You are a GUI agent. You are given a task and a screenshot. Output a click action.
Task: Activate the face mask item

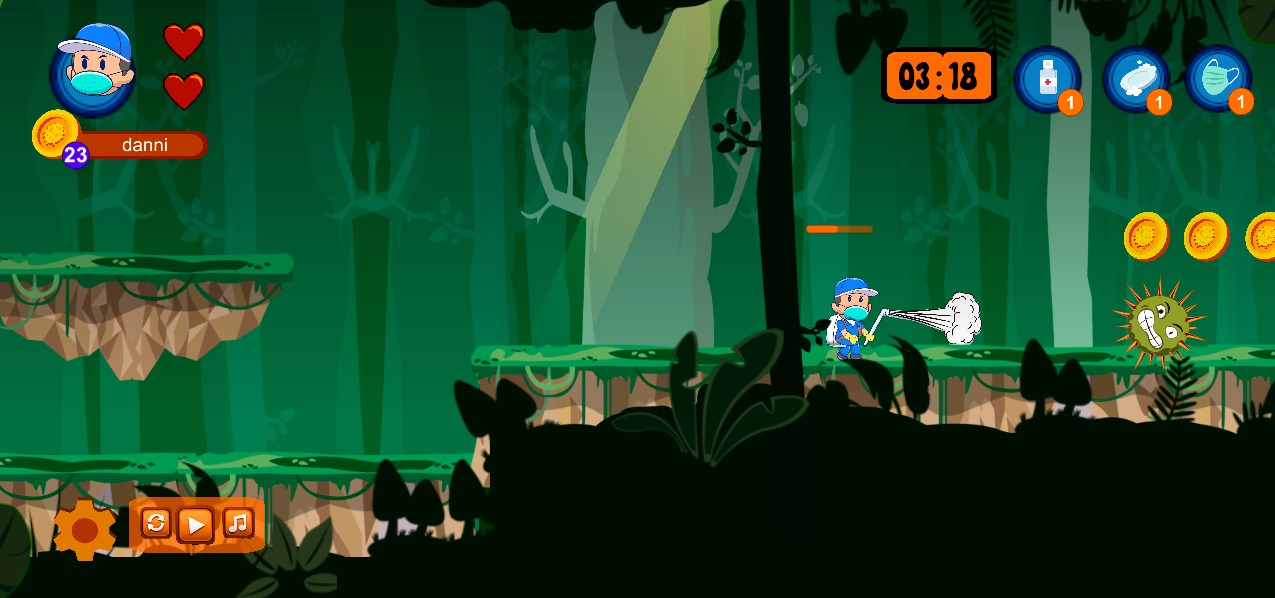pos(1217,78)
